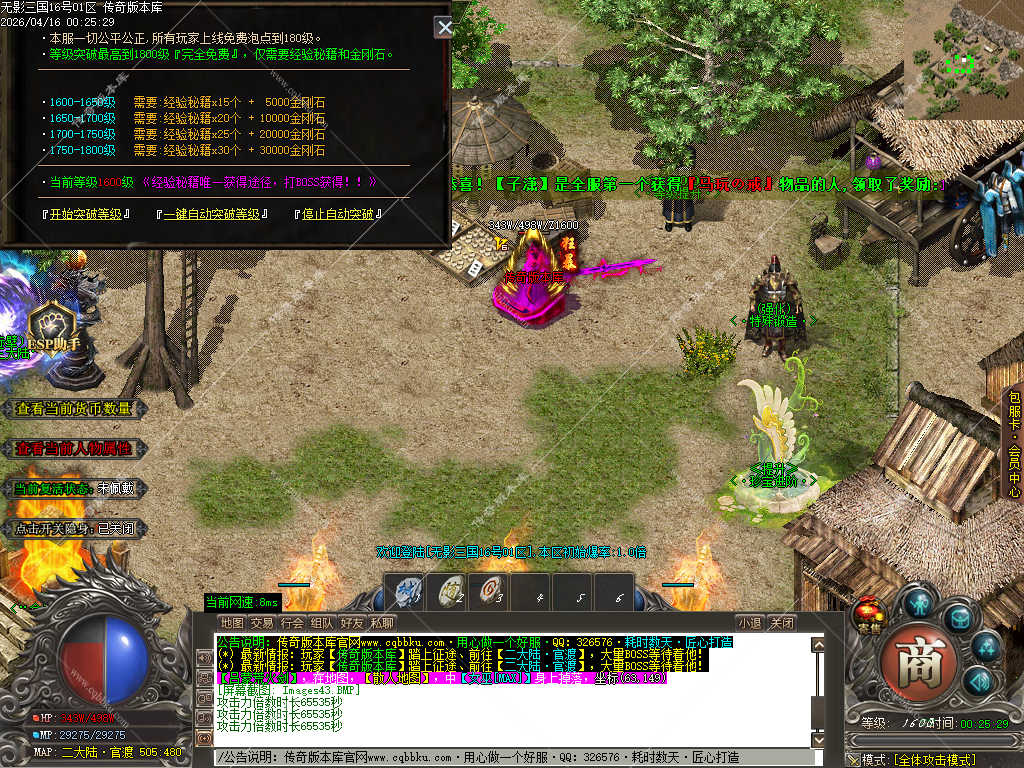
Task: Open the 交易 trade tab
Action: point(261,623)
